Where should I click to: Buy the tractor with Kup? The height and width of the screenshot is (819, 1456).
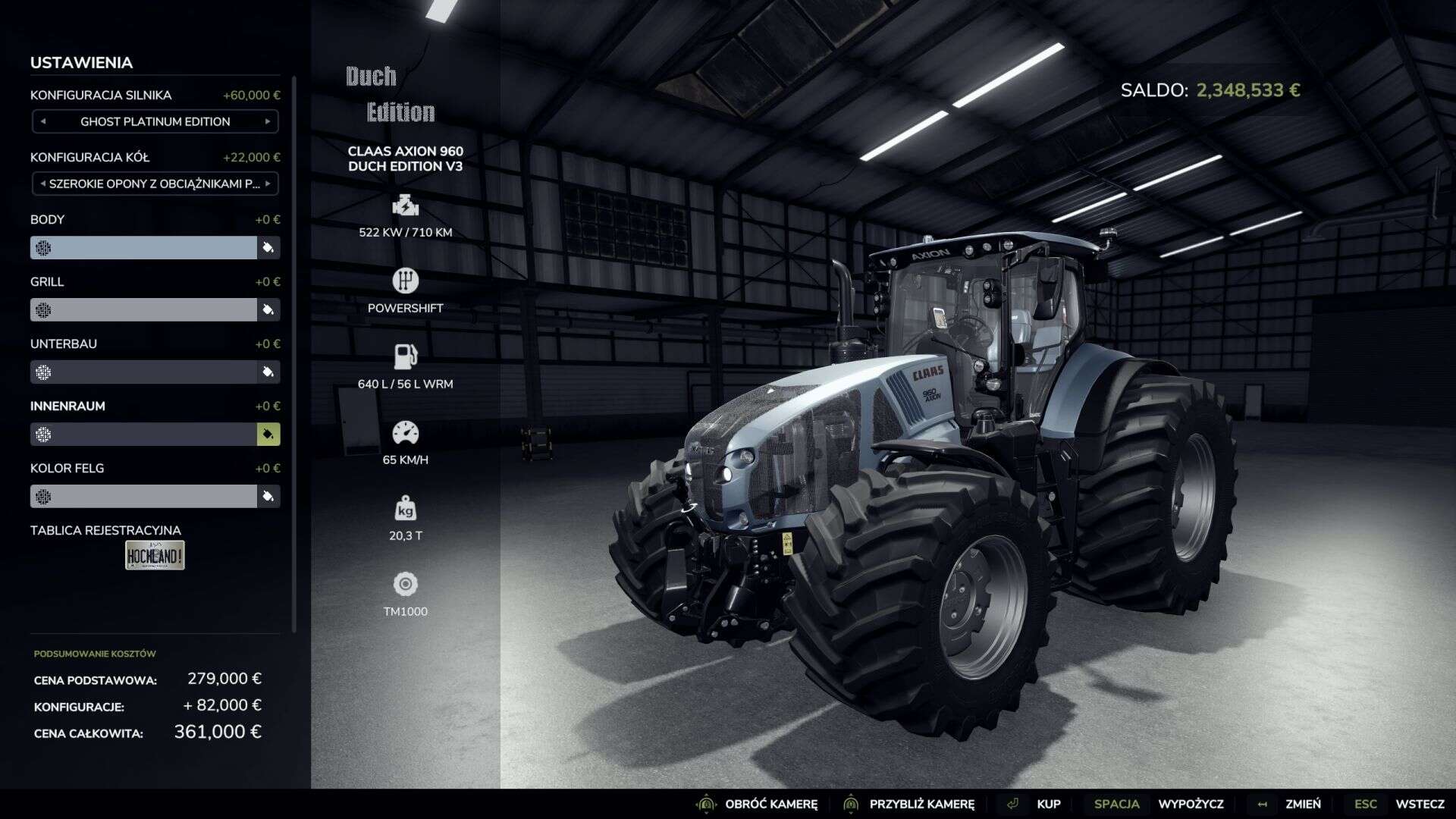pyautogui.click(x=1048, y=804)
